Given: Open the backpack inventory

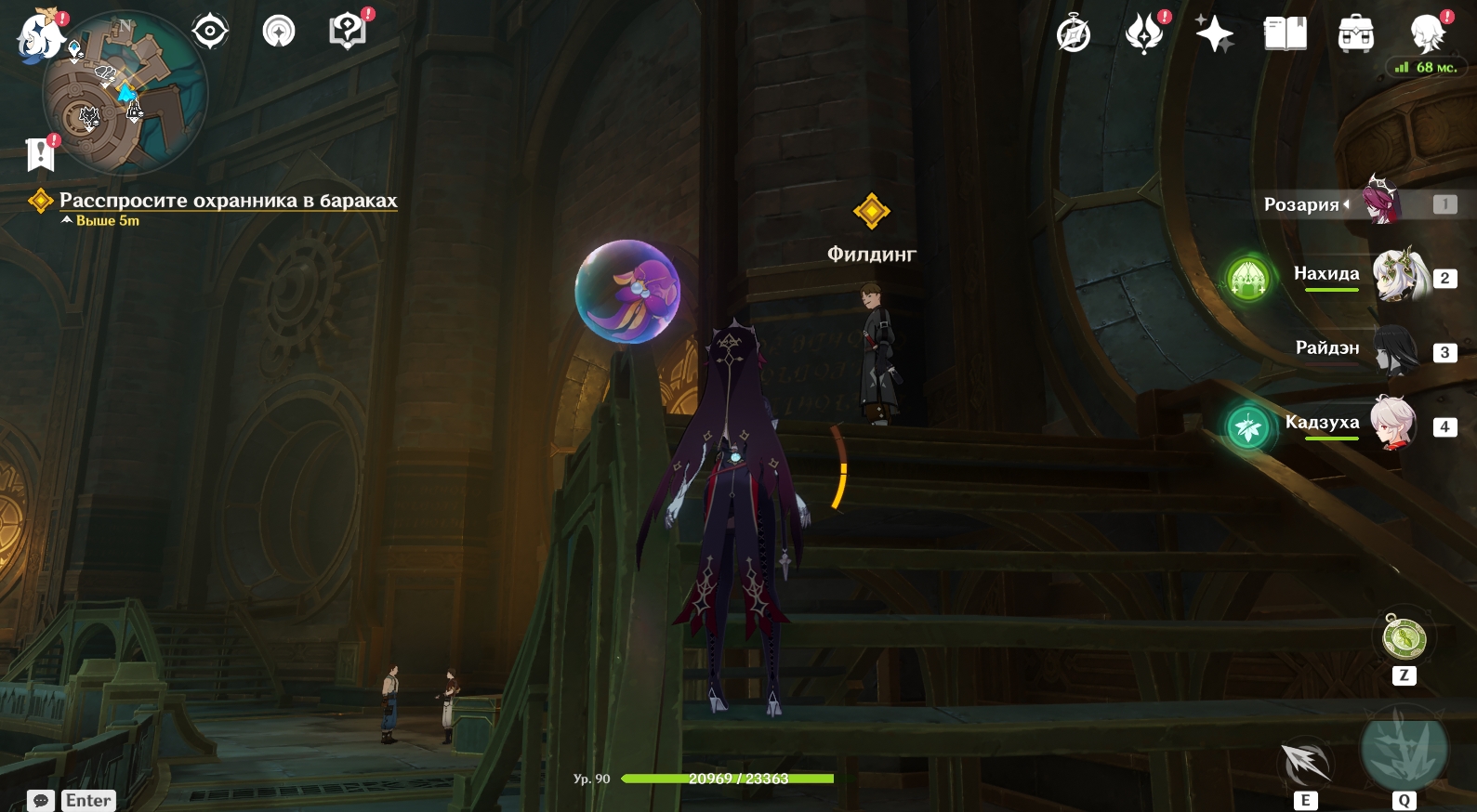Looking at the screenshot, I should click(x=1356, y=34).
